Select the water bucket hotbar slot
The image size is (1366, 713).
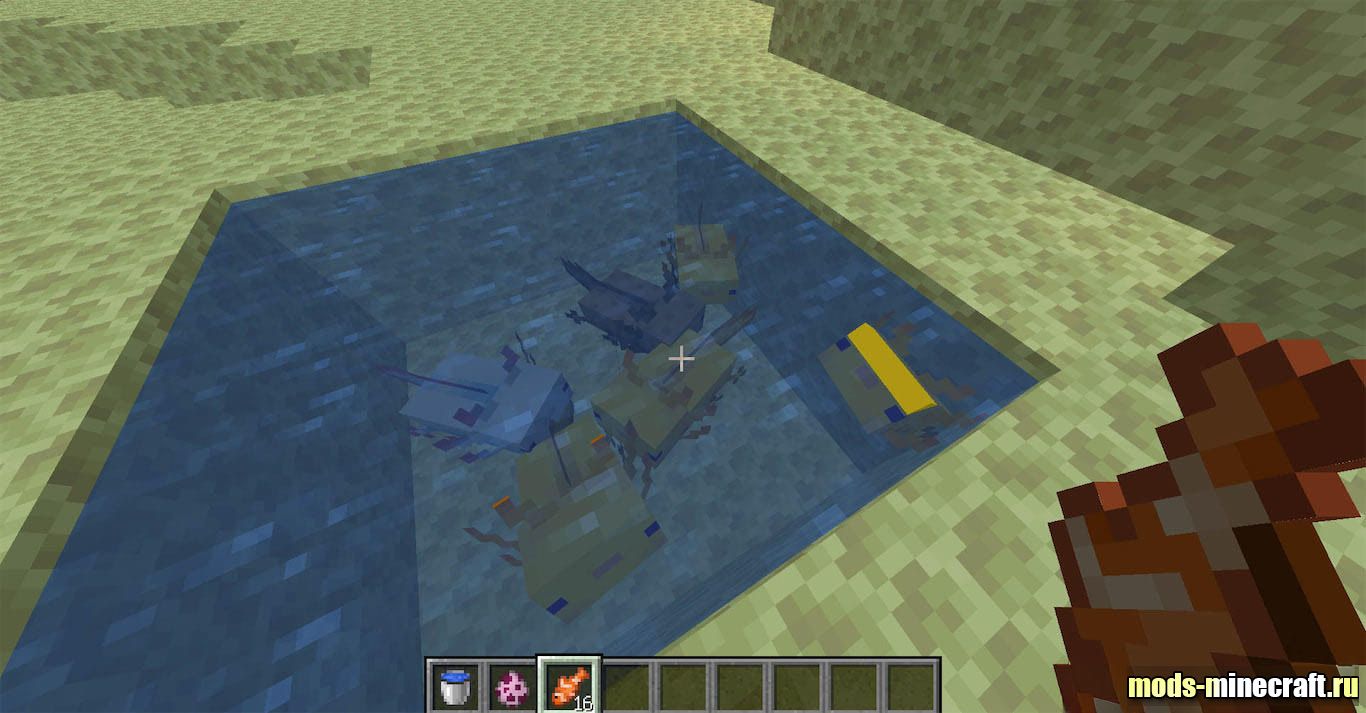coord(455,686)
